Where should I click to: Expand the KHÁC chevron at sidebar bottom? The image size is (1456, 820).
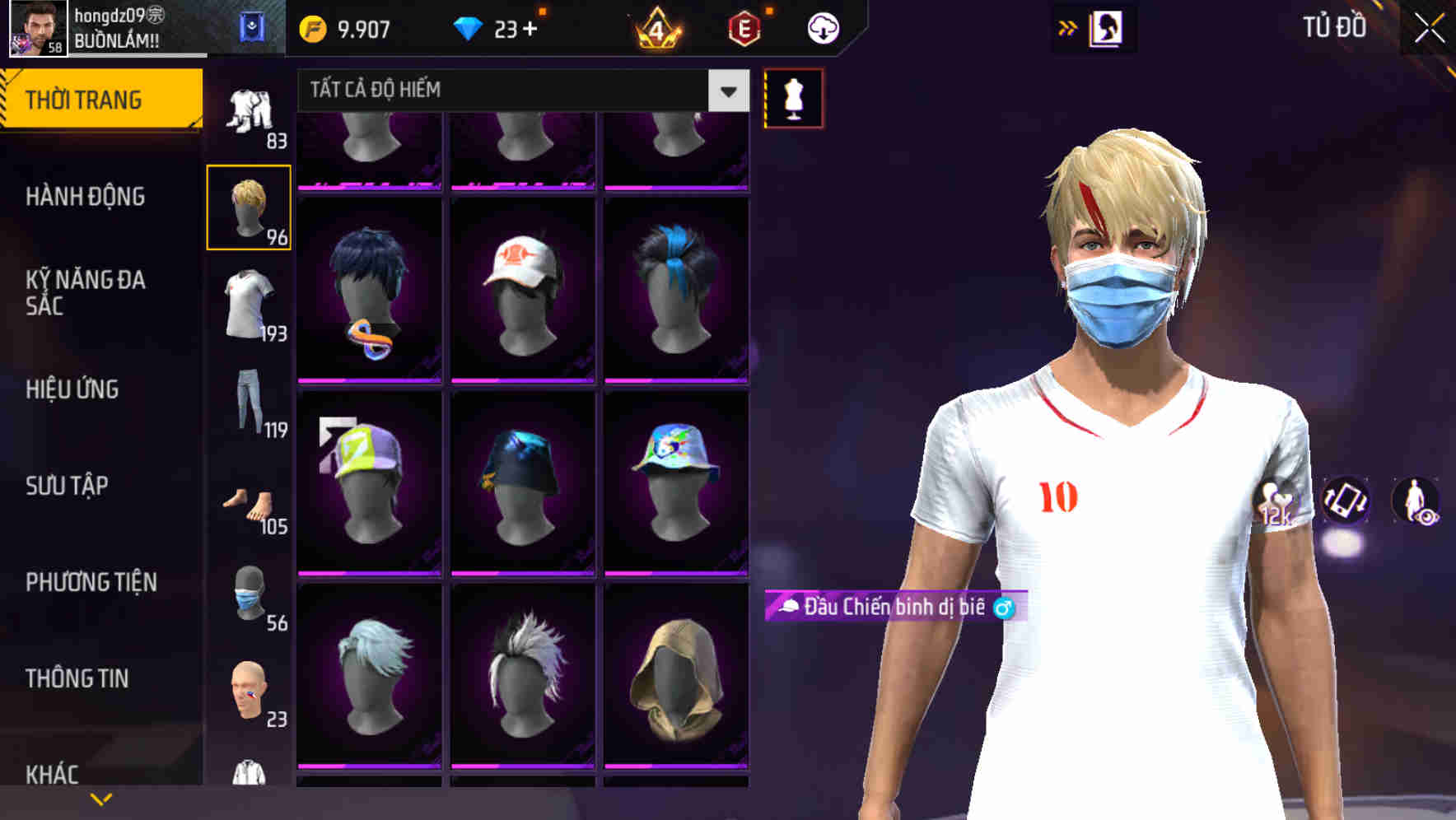101,797
